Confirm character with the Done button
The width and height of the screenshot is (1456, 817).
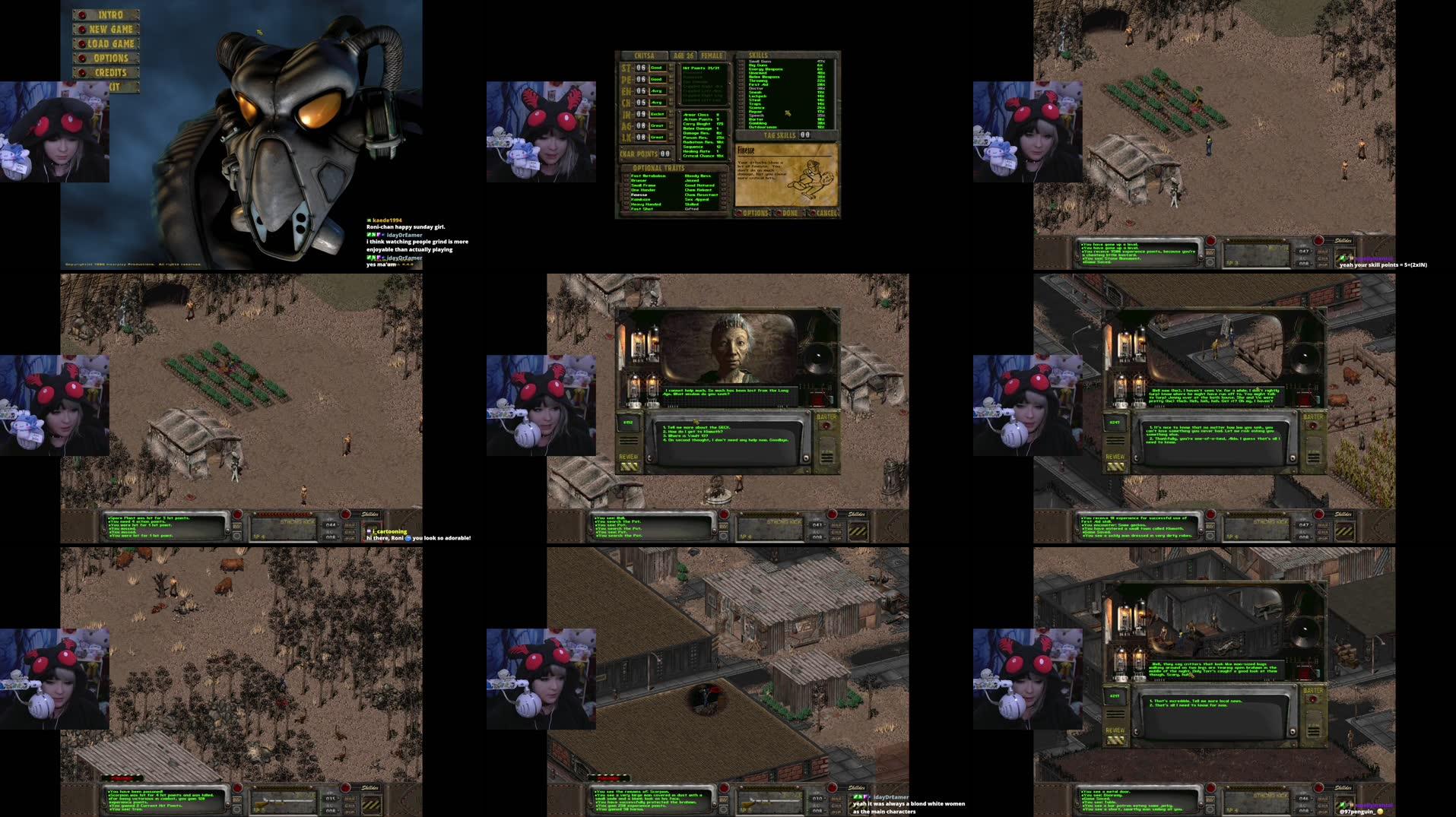coord(789,214)
